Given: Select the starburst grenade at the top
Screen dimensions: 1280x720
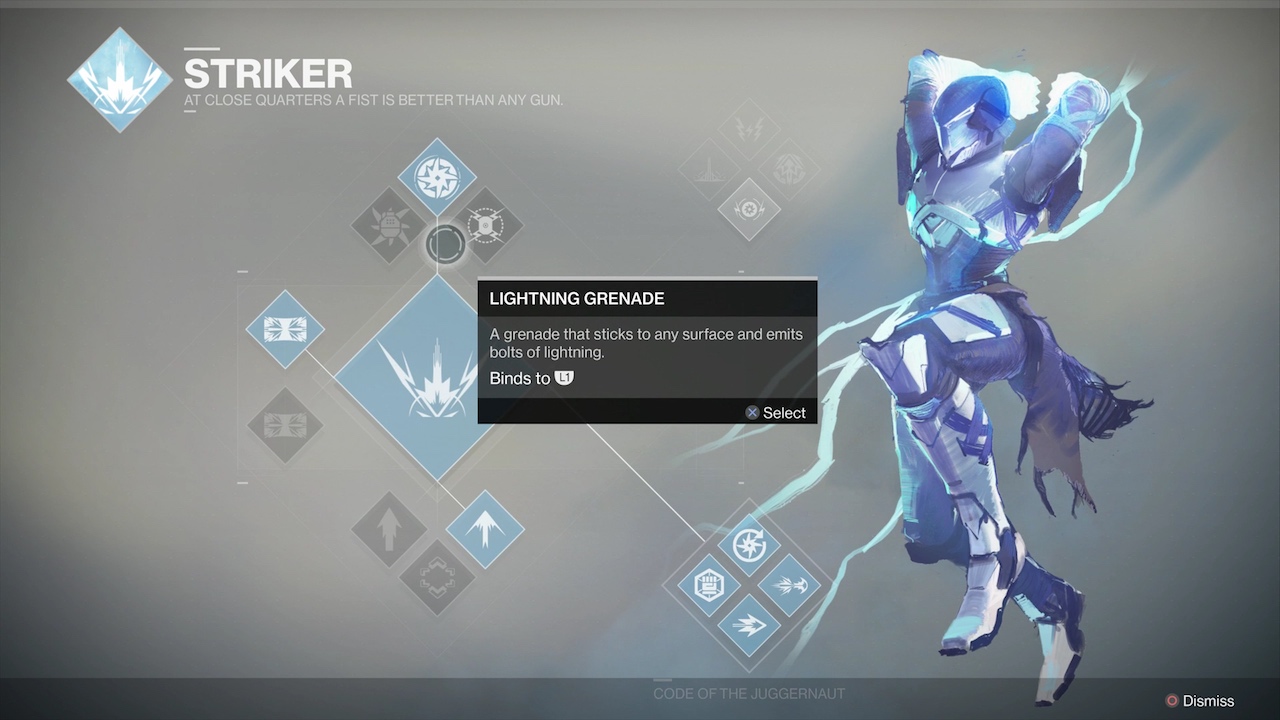Looking at the screenshot, I should pos(437,178).
